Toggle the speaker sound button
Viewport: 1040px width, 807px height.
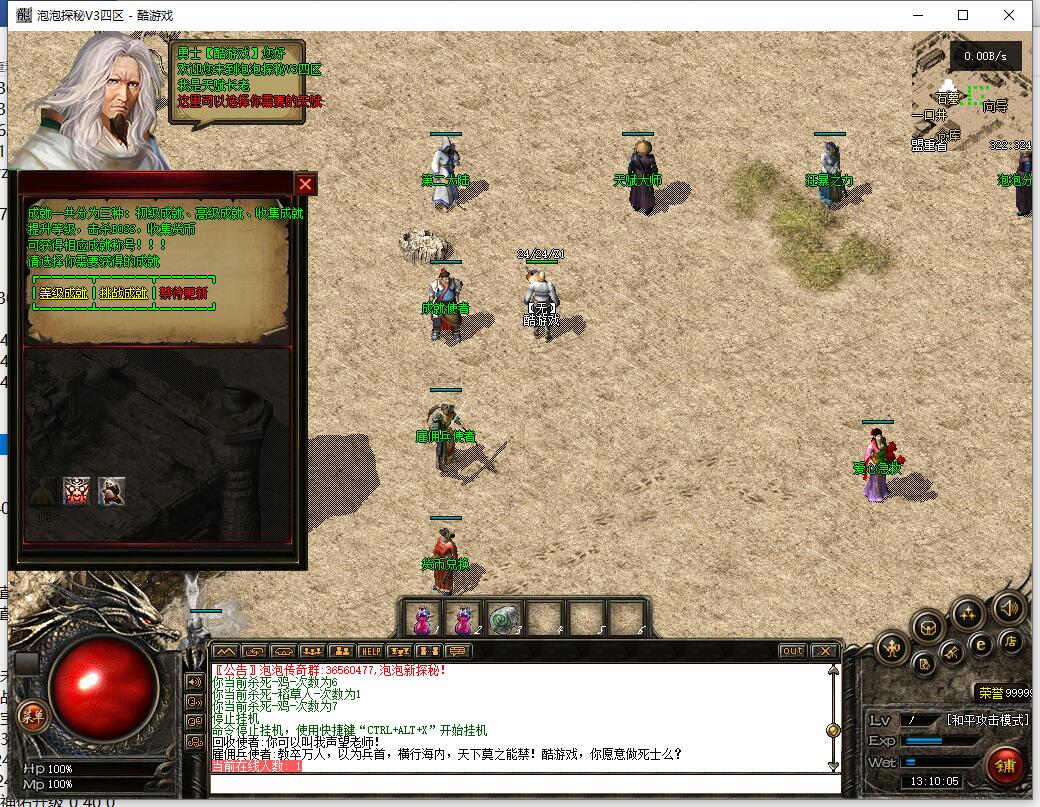pos(1008,607)
